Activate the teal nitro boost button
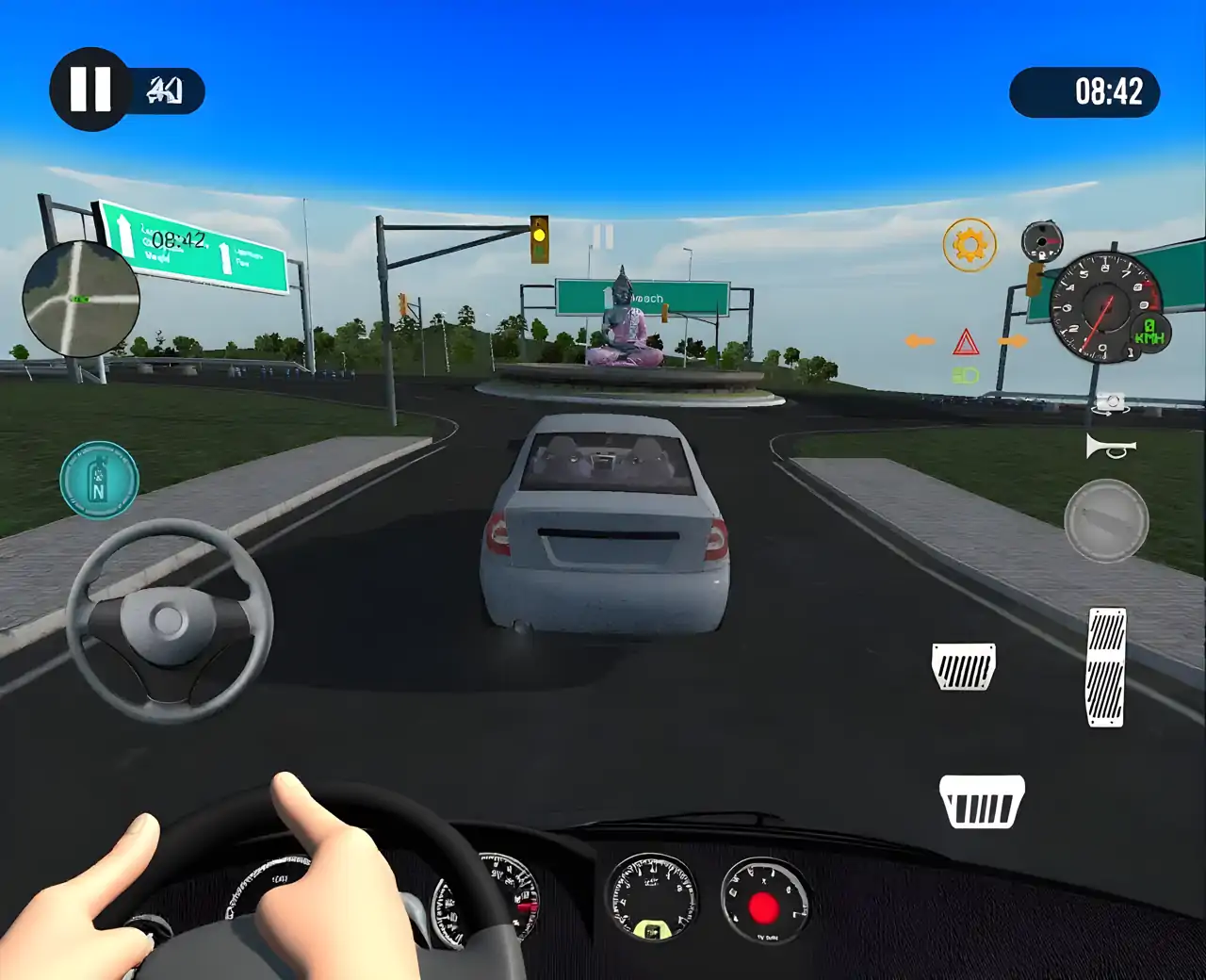Image resolution: width=1206 pixels, height=980 pixels. 99,480
